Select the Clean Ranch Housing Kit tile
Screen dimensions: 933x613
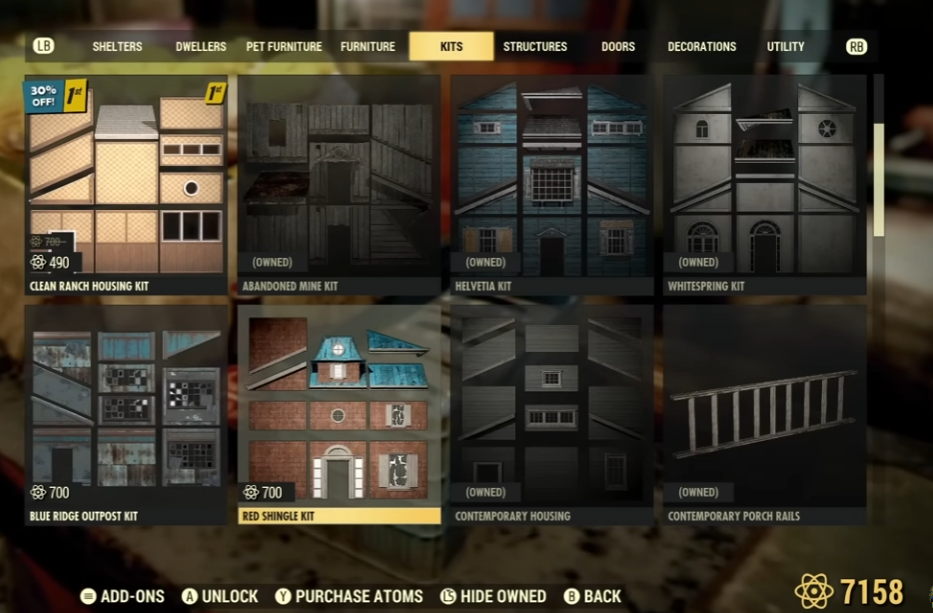(125, 185)
